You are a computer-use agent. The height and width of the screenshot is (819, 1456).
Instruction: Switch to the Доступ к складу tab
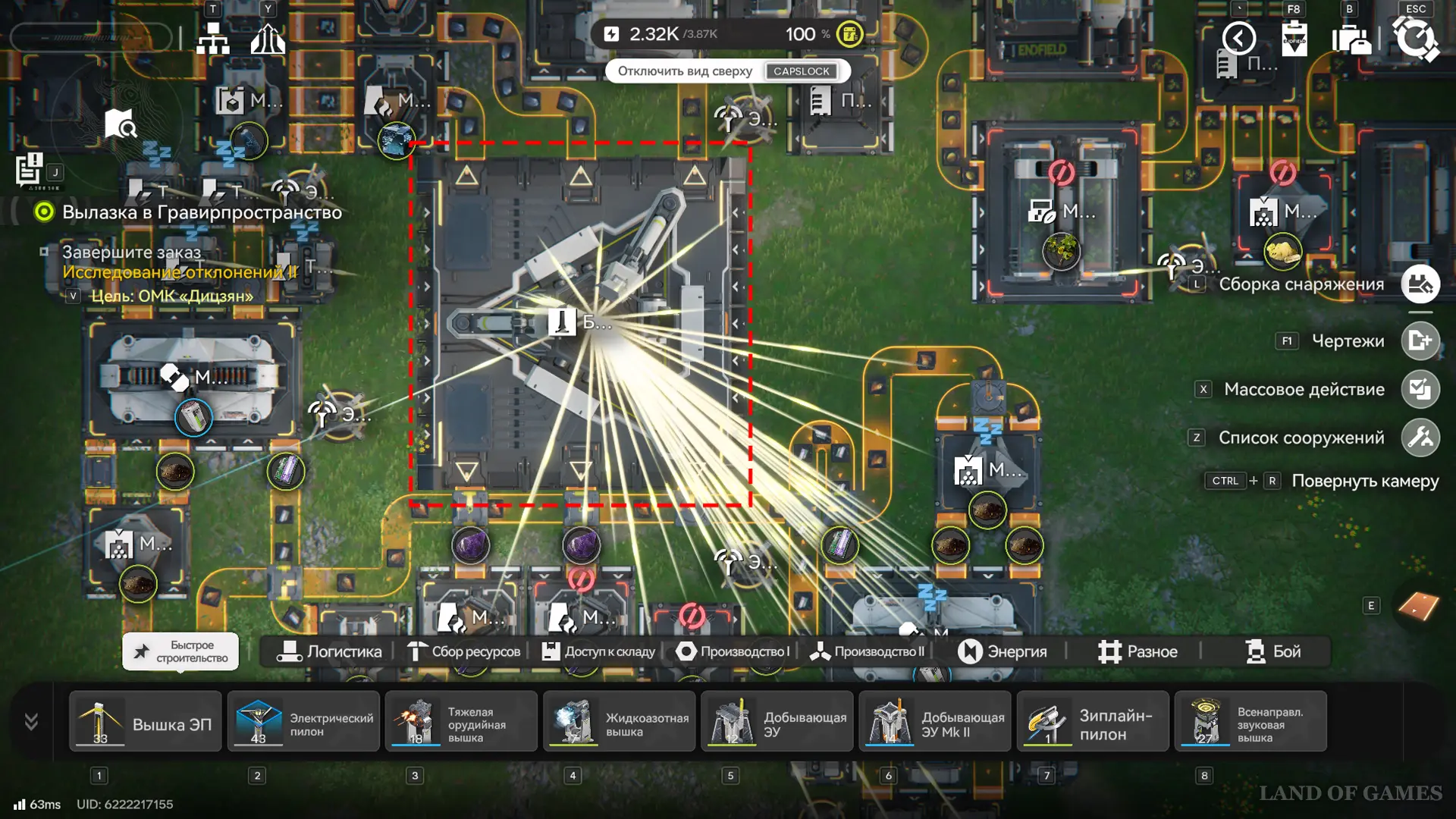598,651
